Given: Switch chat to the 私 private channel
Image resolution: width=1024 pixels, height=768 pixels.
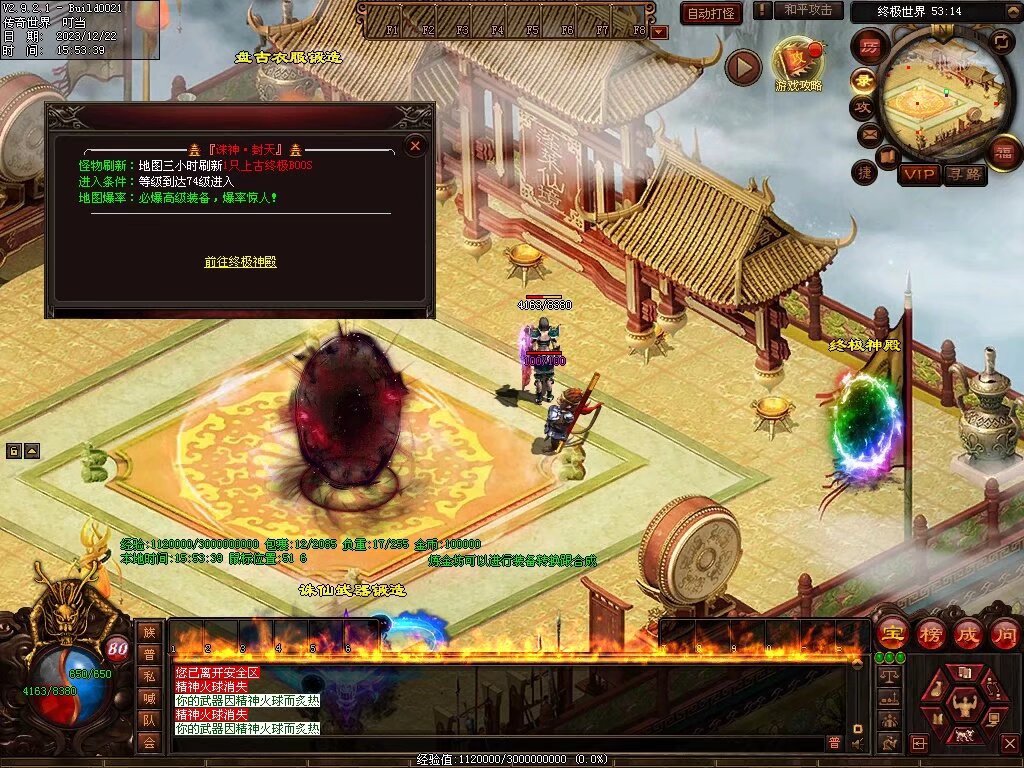Looking at the screenshot, I should 149,675.
